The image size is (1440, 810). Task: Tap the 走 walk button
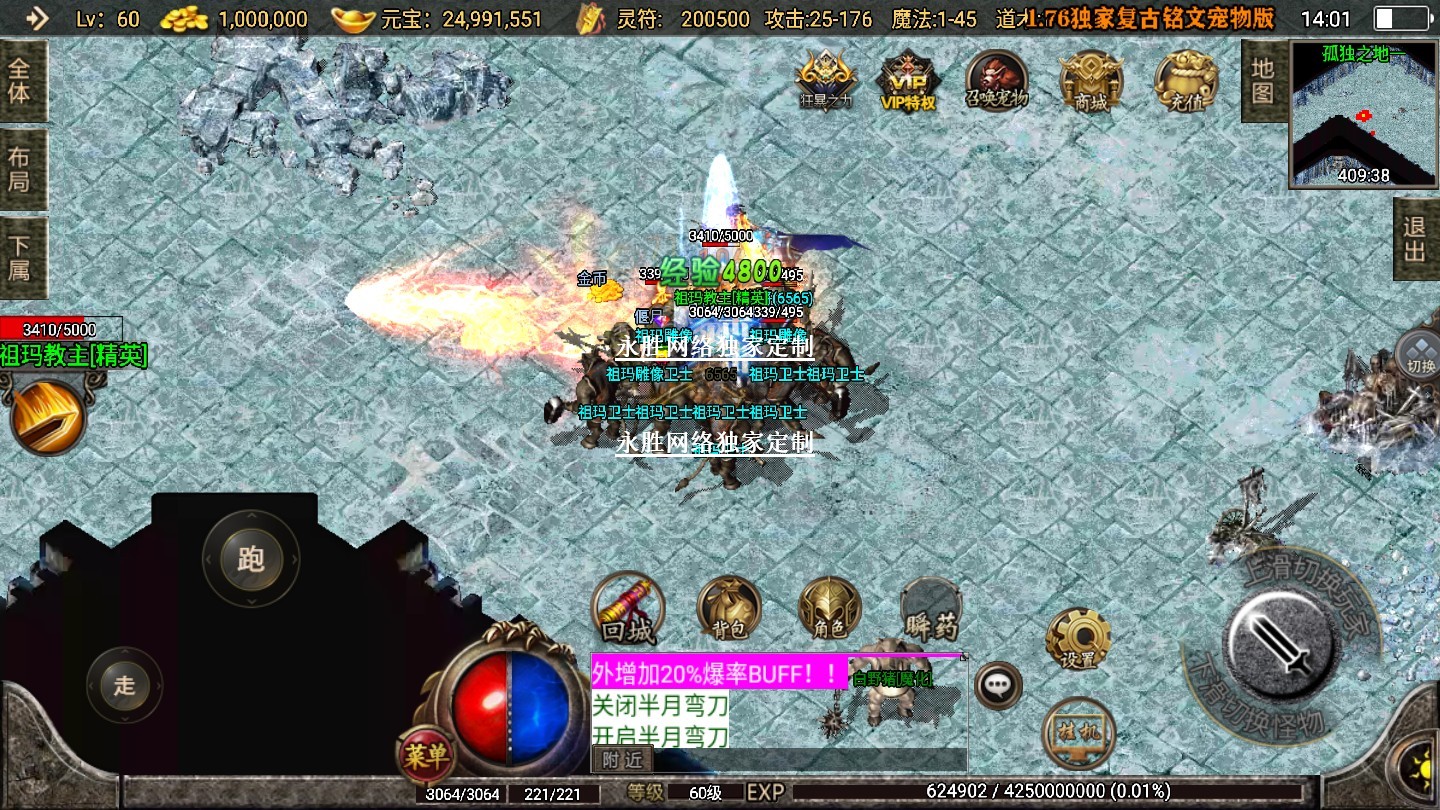point(124,685)
